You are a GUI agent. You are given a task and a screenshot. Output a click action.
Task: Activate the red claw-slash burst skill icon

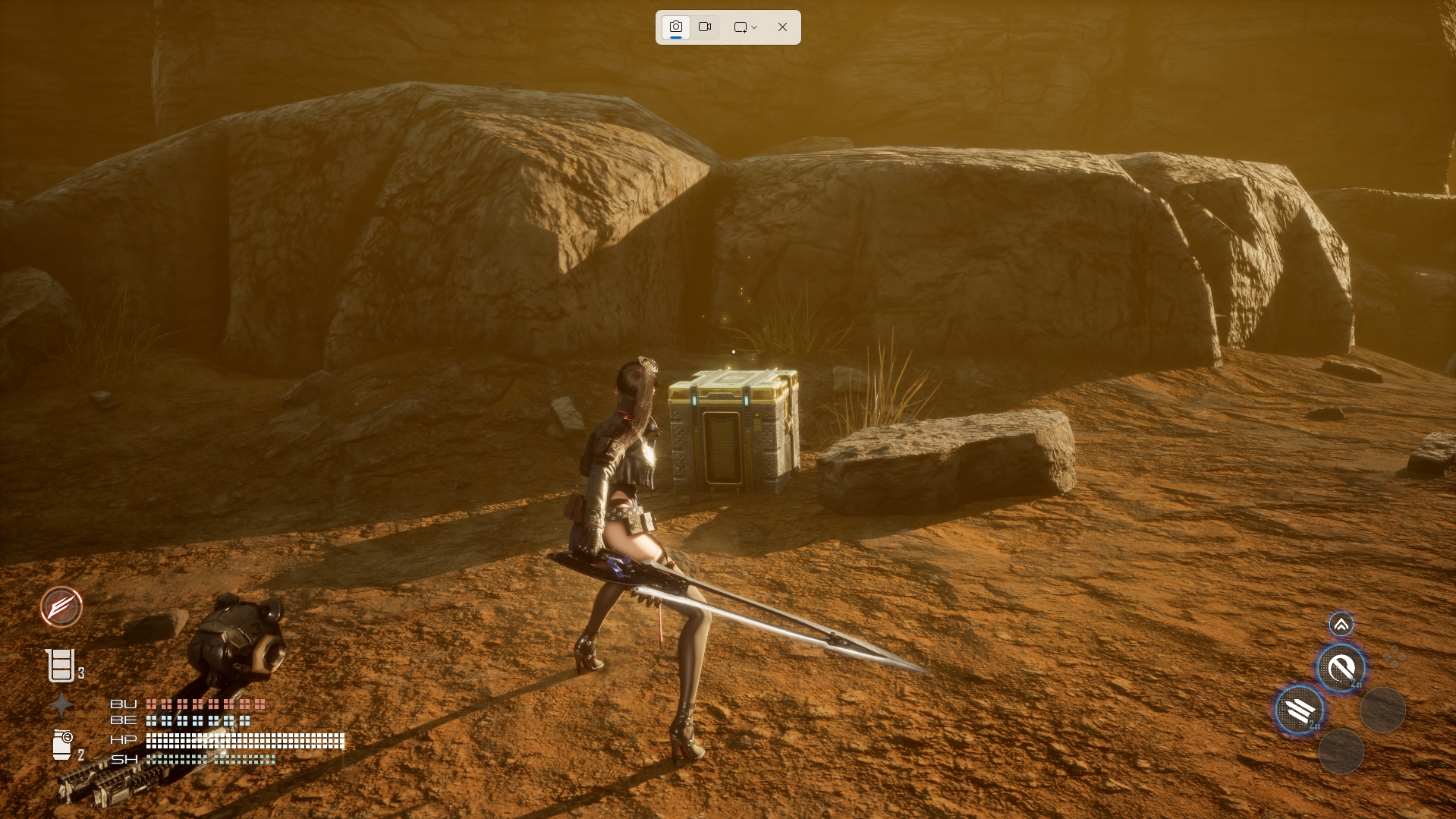coord(61,606)
